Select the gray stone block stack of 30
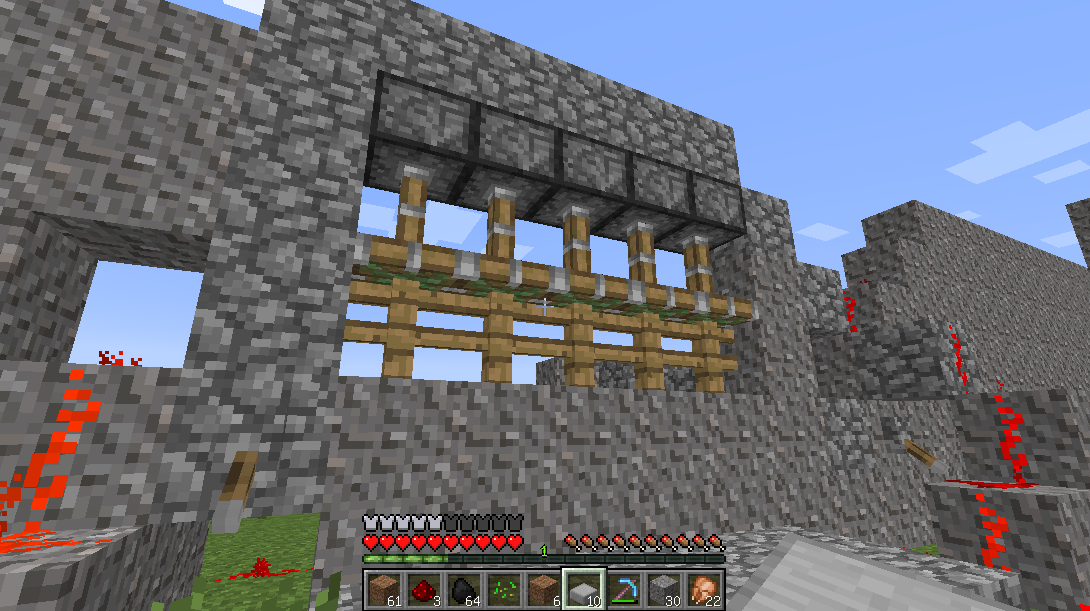Viewport: 1090px width, 611px height. pos(662,588)
